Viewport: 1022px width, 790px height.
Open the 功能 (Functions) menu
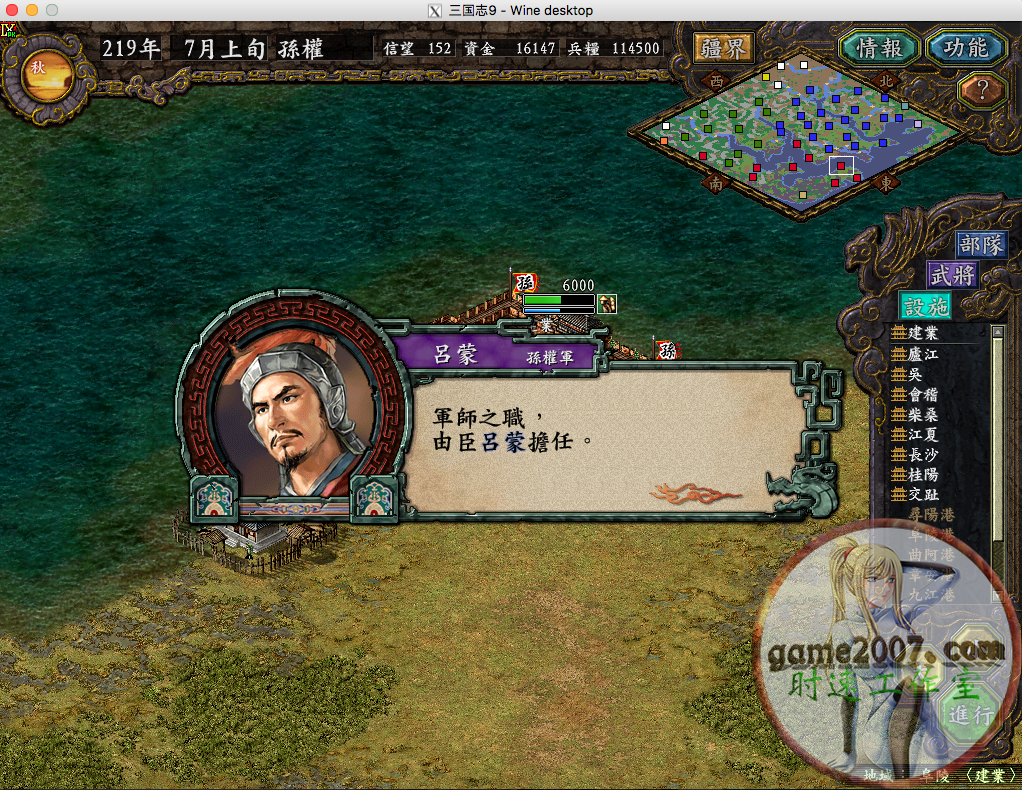(965, 47)
